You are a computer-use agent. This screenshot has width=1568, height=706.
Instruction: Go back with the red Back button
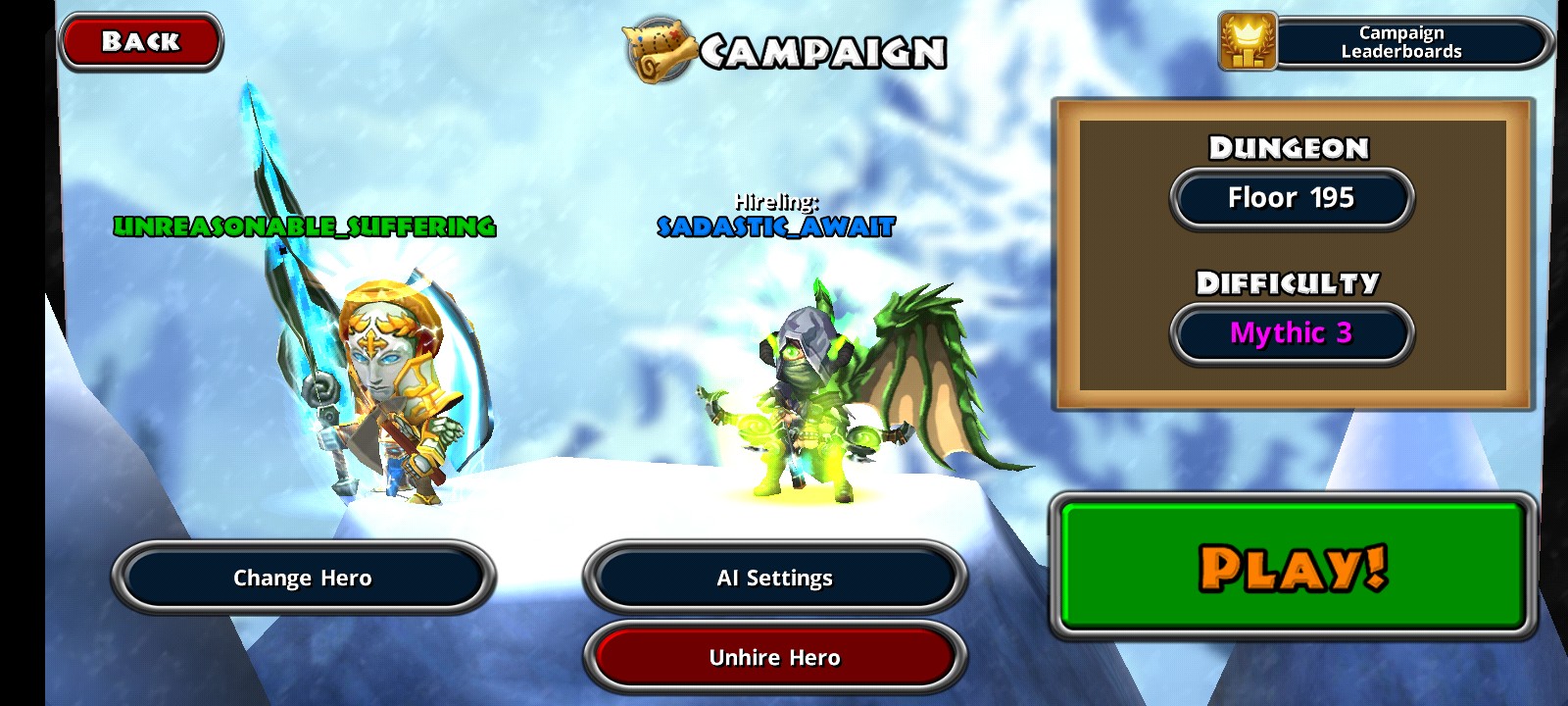(141, 42)
